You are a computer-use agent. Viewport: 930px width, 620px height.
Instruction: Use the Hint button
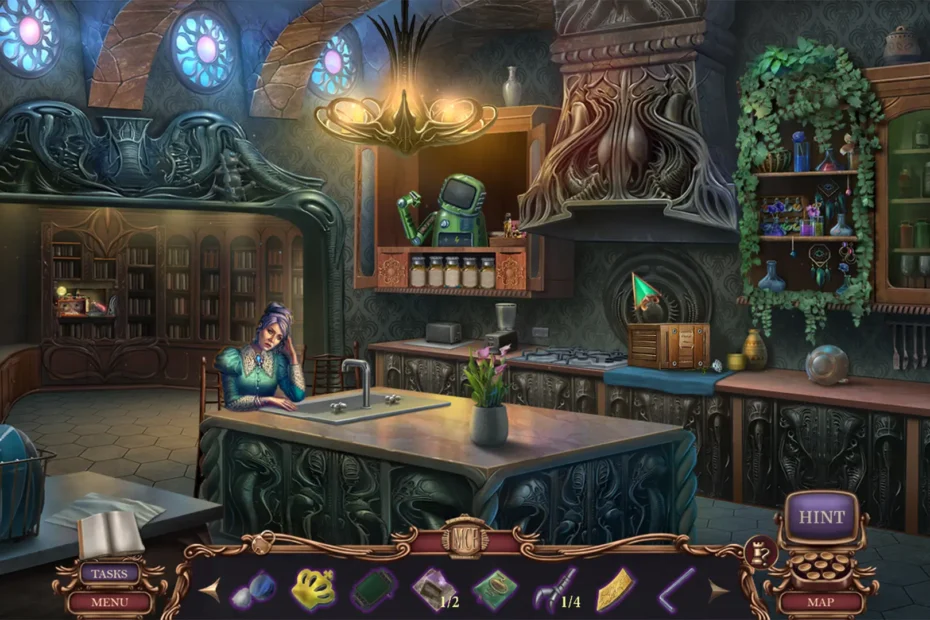pyautogui.click(x=821, y=518)
